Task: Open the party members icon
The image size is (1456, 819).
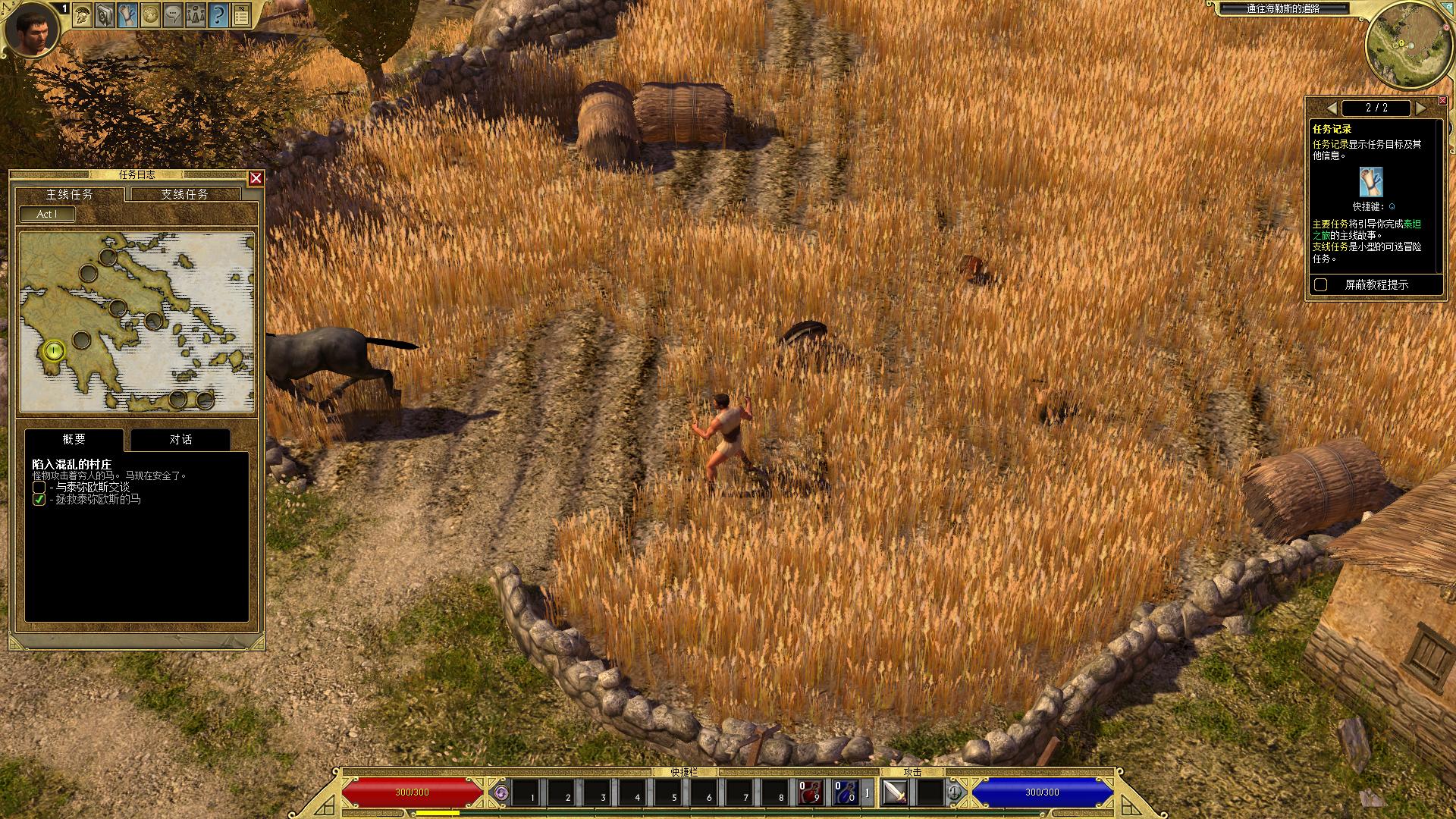Action: [196, 14]
